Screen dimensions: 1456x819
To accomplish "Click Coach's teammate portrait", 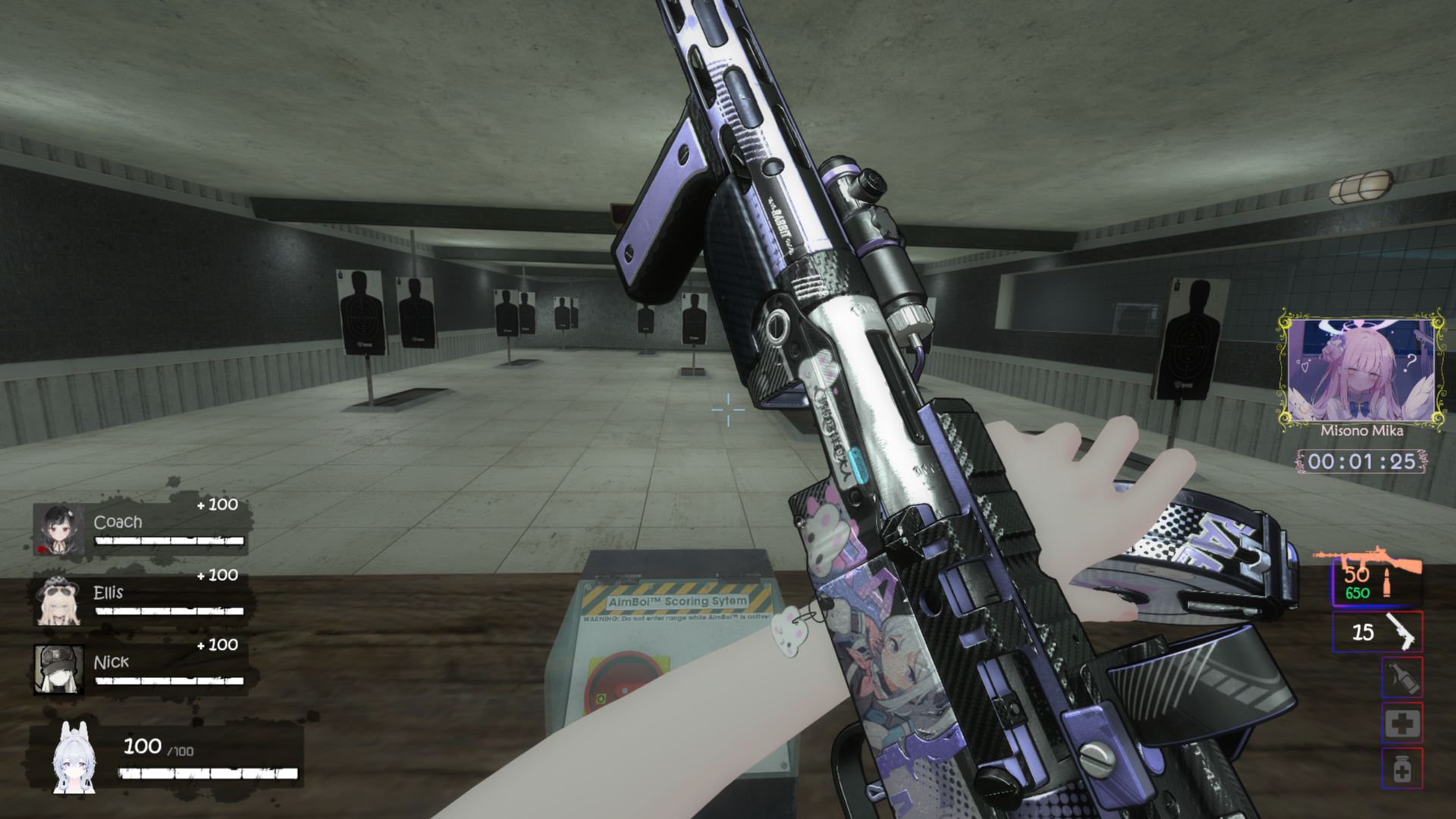I will [58, 528].
